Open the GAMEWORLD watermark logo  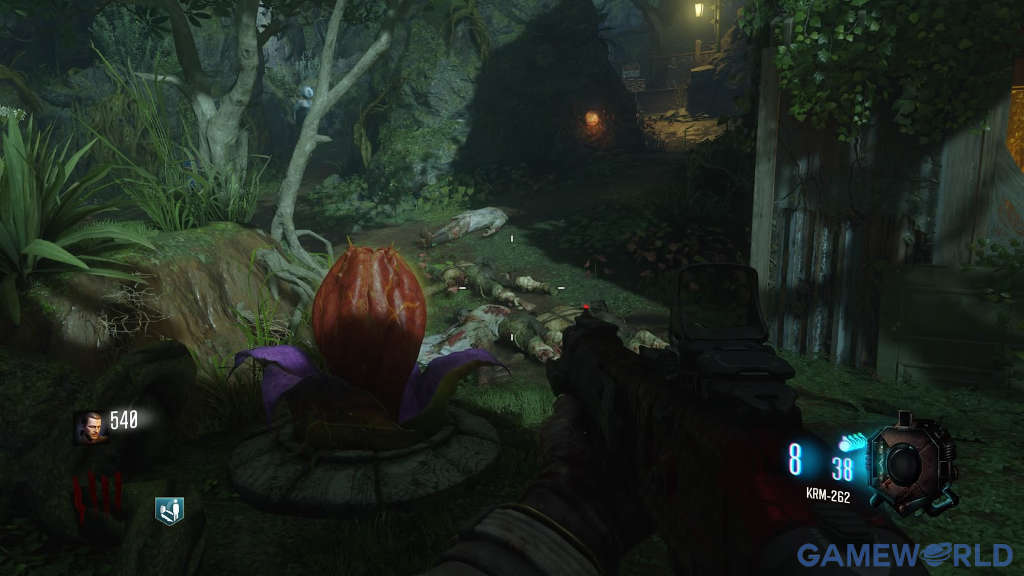point(904,554)
